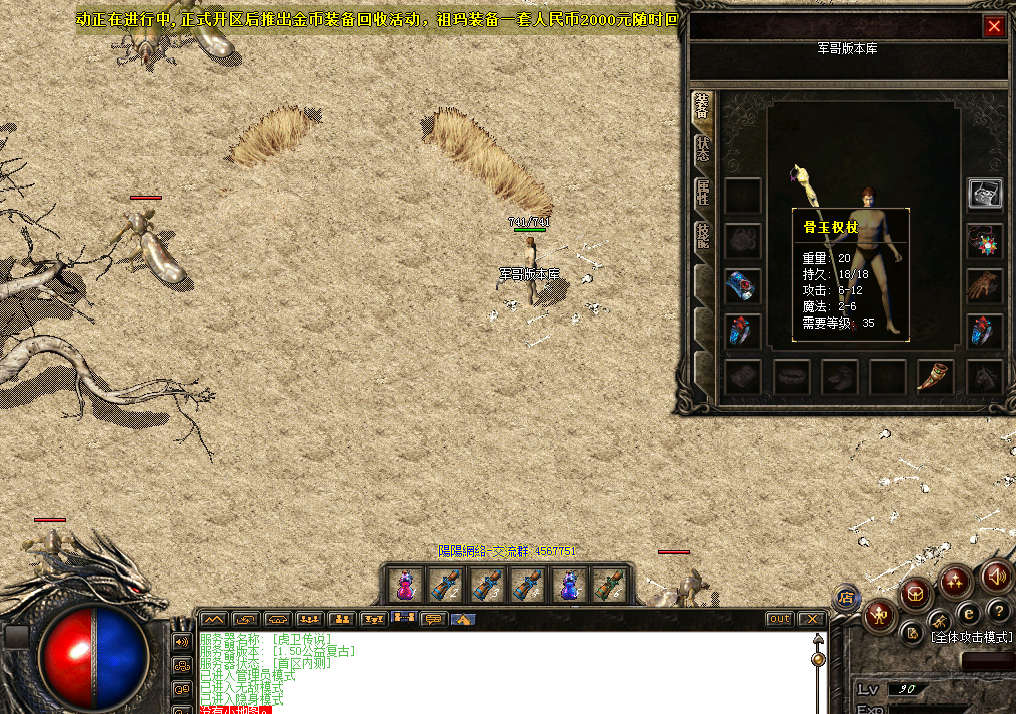Click the round e button
1016x714 pixels.
[x=968, y=613]
